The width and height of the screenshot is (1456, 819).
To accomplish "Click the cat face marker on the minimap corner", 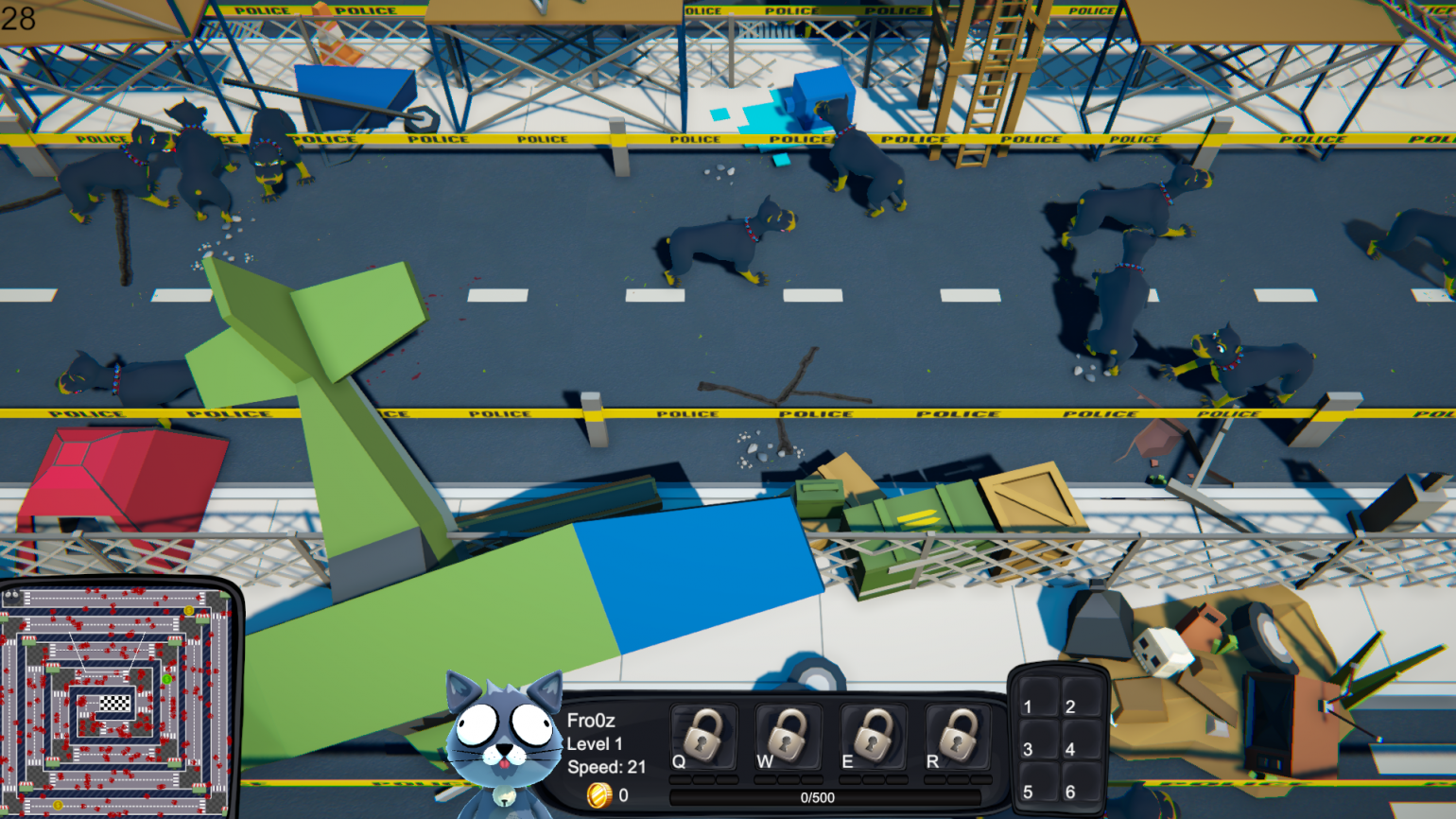I will click(x=12, y=595).
